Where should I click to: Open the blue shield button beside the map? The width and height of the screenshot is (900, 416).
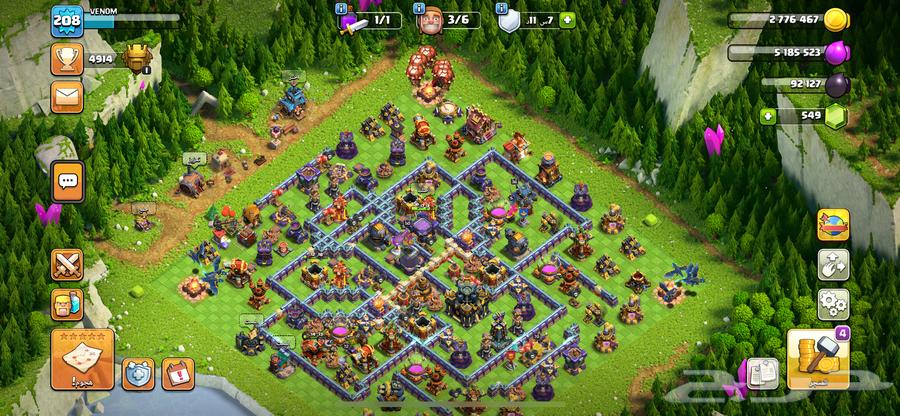(138, 374)
